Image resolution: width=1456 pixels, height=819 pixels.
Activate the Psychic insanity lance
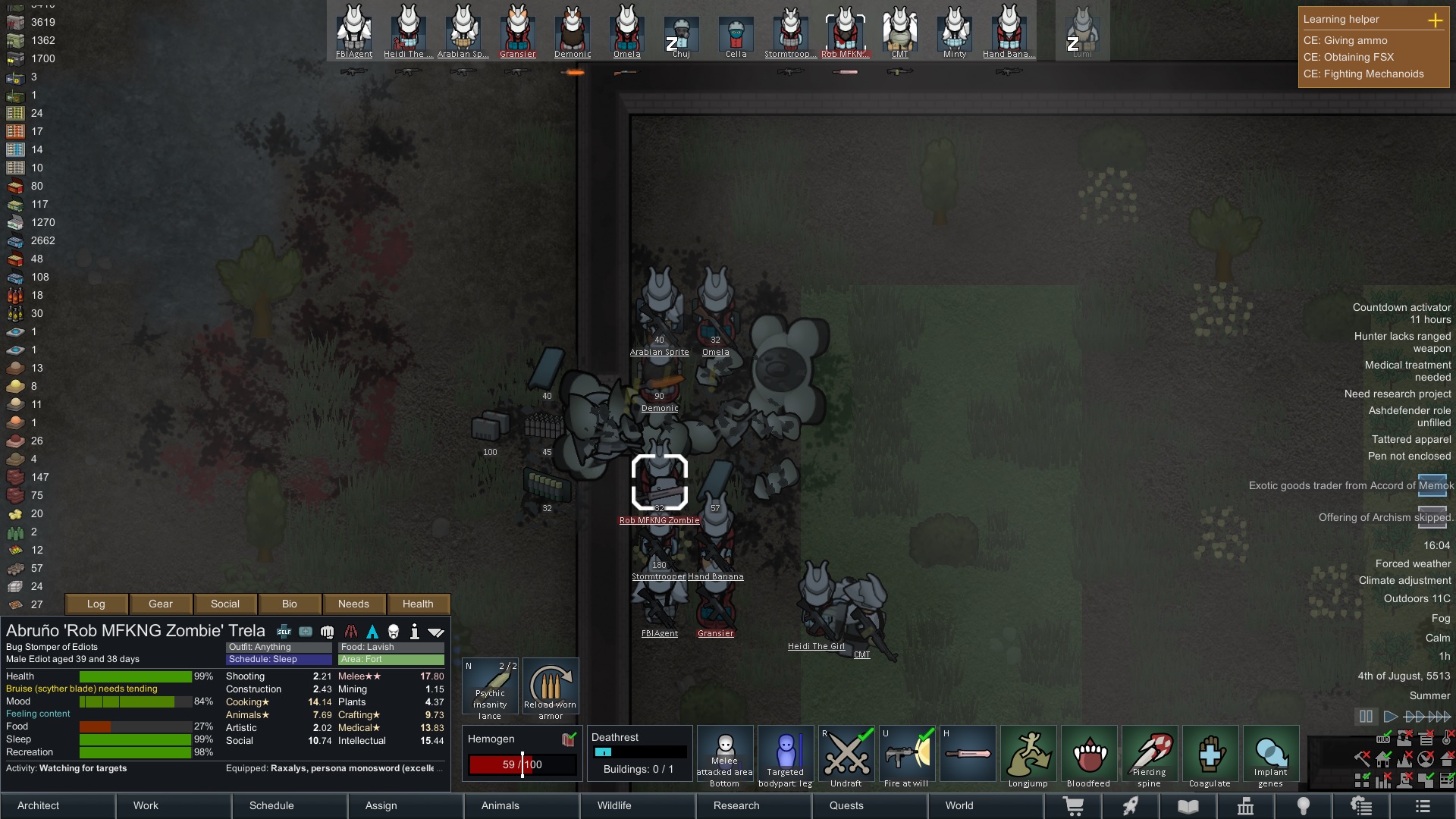(x=489, y=686)
